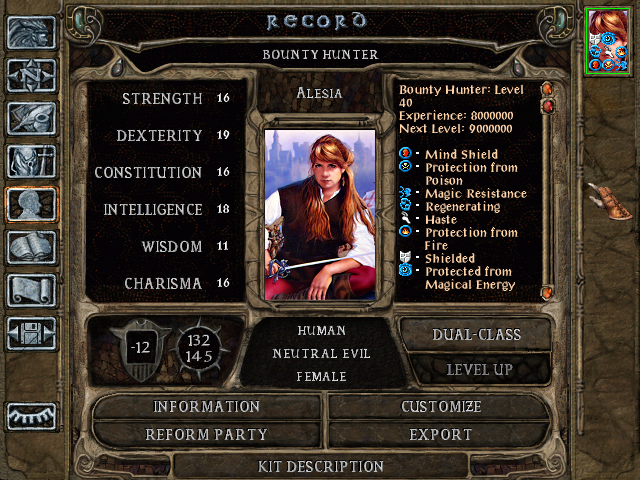Open the priest scroll icon

[31, 290]
